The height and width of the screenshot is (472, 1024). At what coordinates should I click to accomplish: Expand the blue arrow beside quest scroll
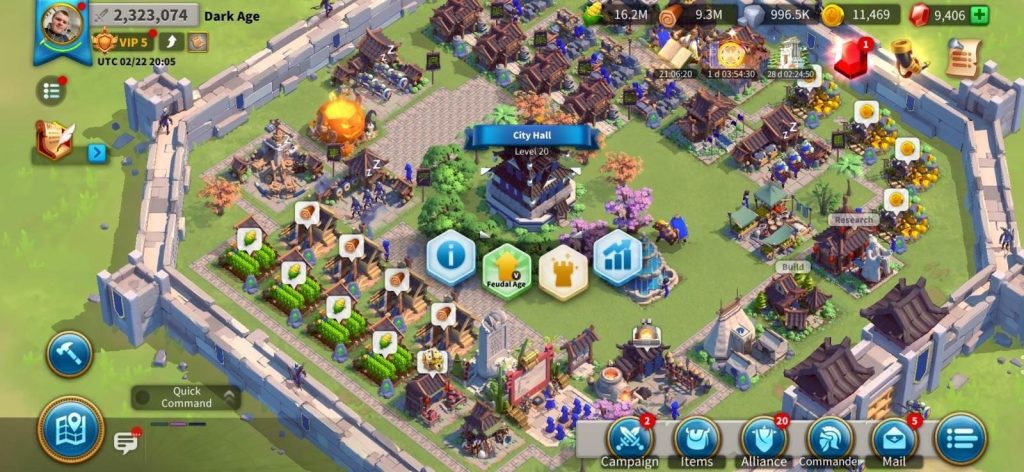(x=97, y=153)
